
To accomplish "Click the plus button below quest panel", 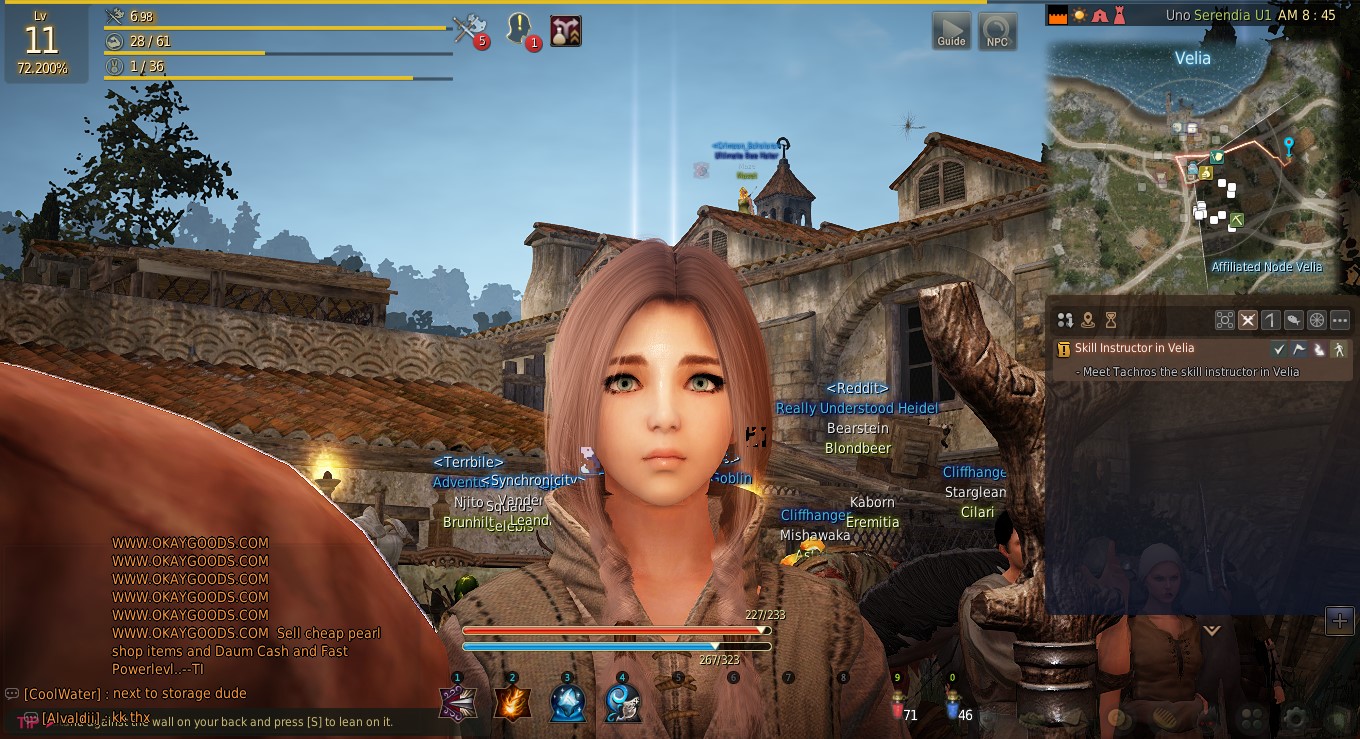I will tap(1339, 621).
